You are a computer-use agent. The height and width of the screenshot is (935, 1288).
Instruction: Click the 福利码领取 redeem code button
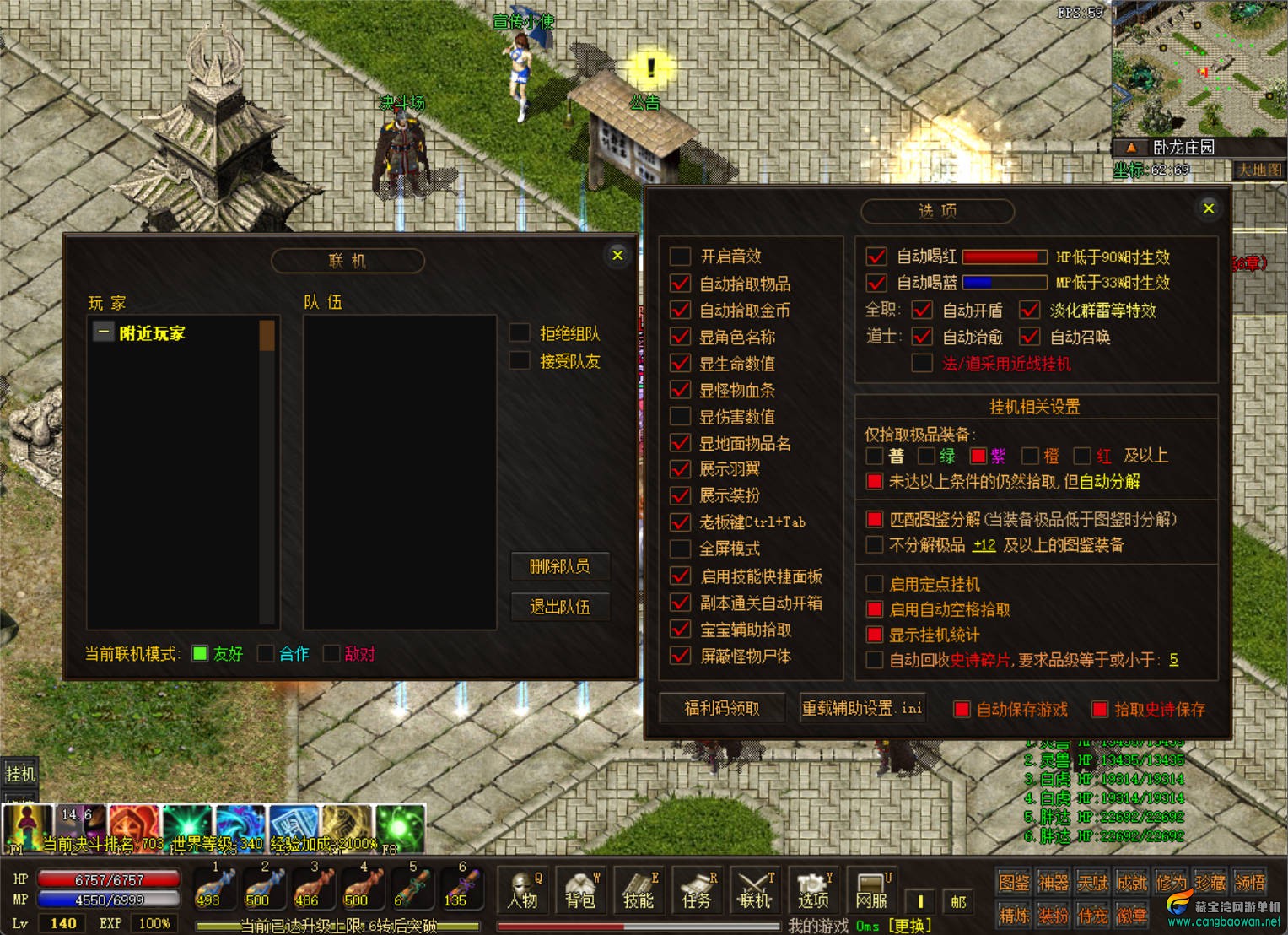tap(721, 708)
